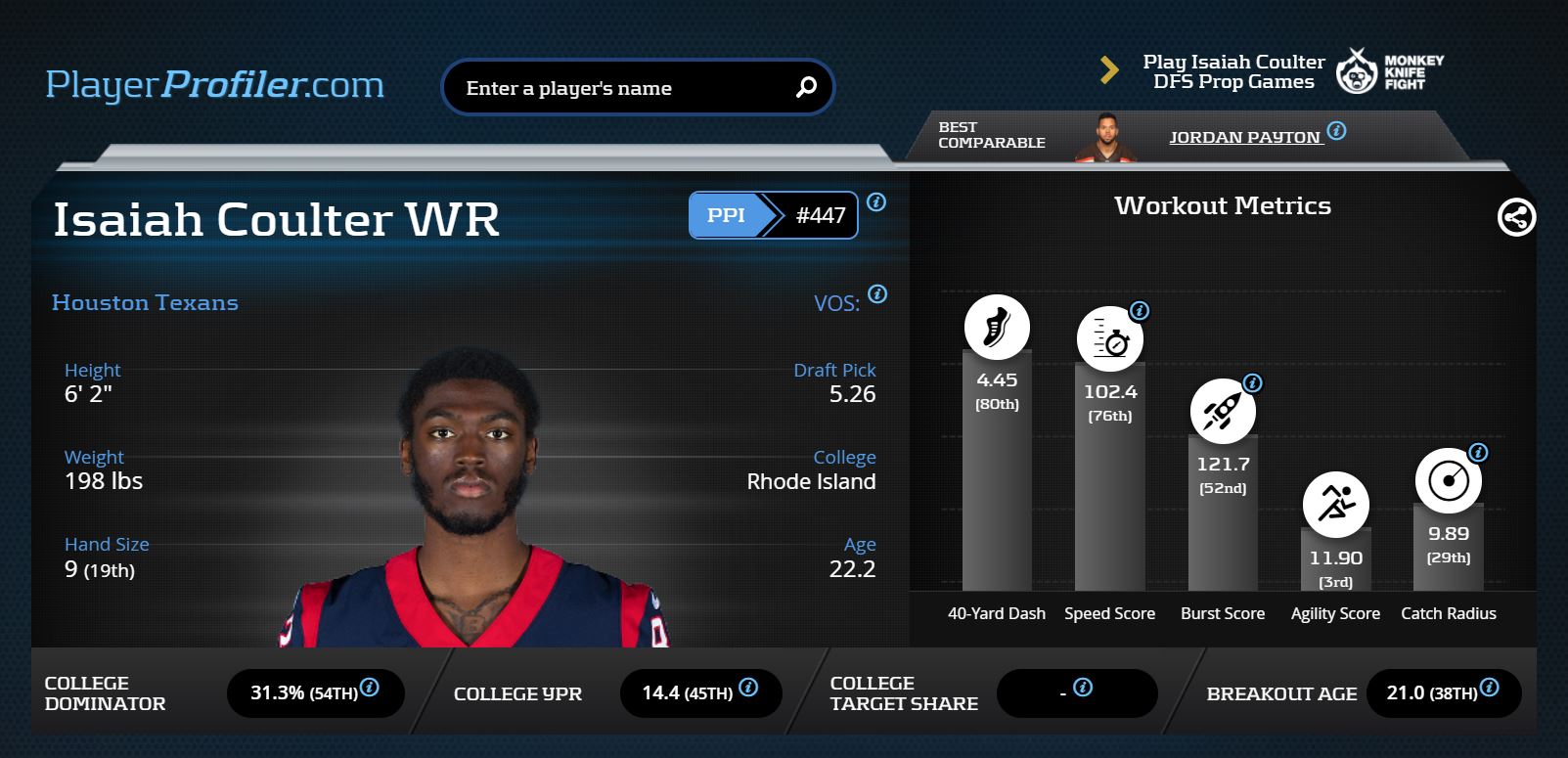This screenshot has height=758, width=1568.
Task: Open the College Target Share info icon
Action: tap(1083, 688)
